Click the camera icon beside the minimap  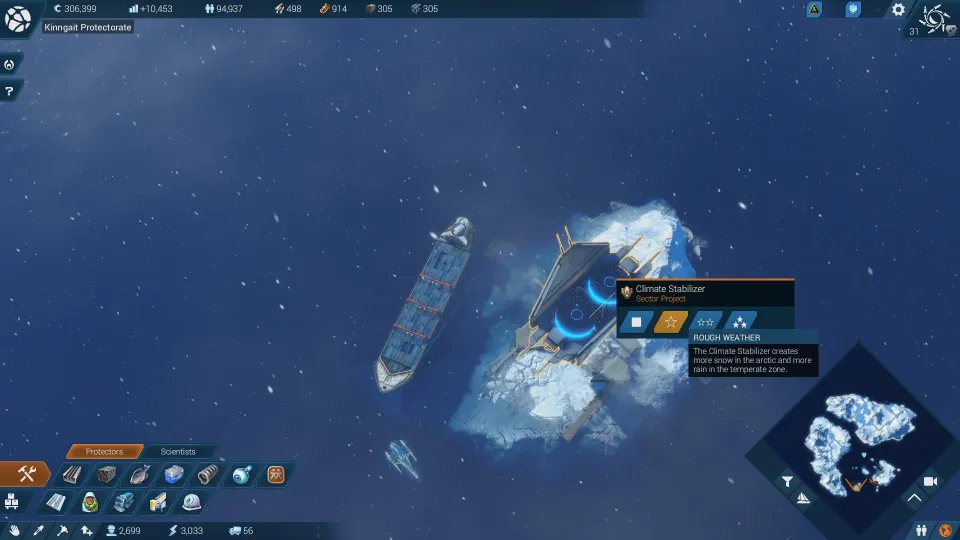click(931, 481)
